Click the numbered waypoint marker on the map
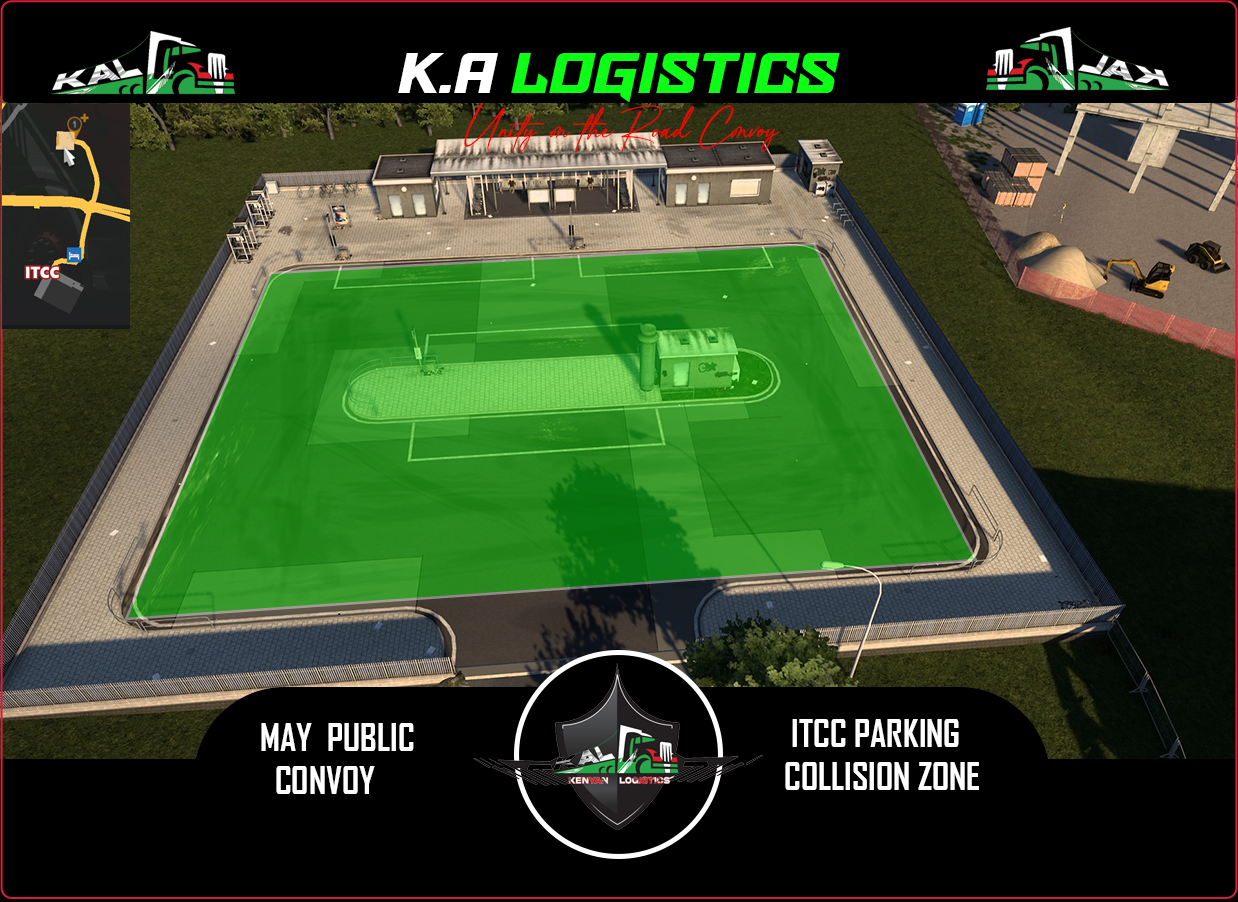The width and height of the screenshot is (1238, 902). tap(73, 124)
